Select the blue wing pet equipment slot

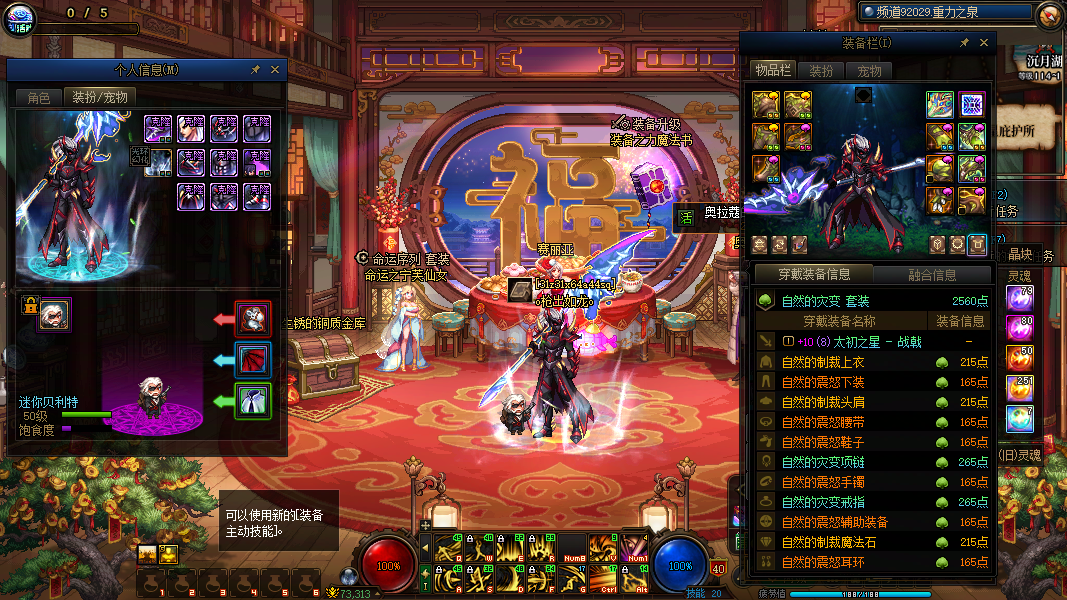[x=253, y=360]
